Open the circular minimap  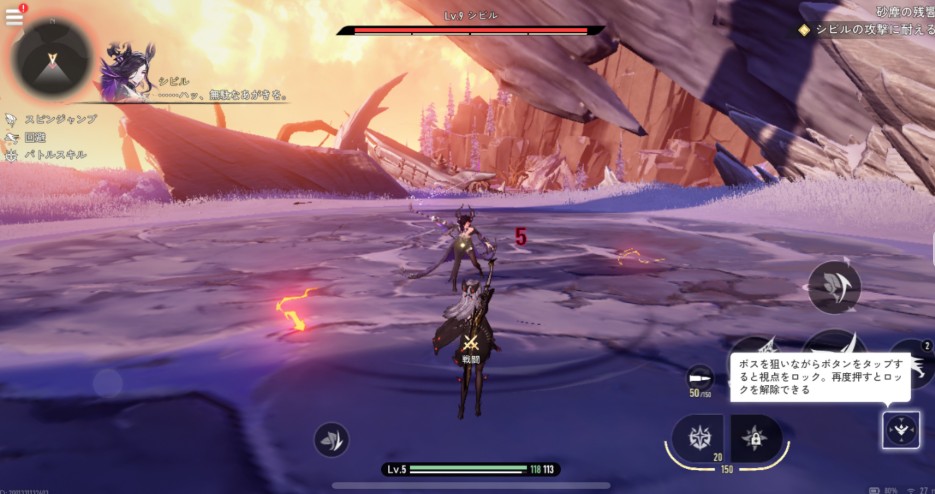tap(54, 57)
